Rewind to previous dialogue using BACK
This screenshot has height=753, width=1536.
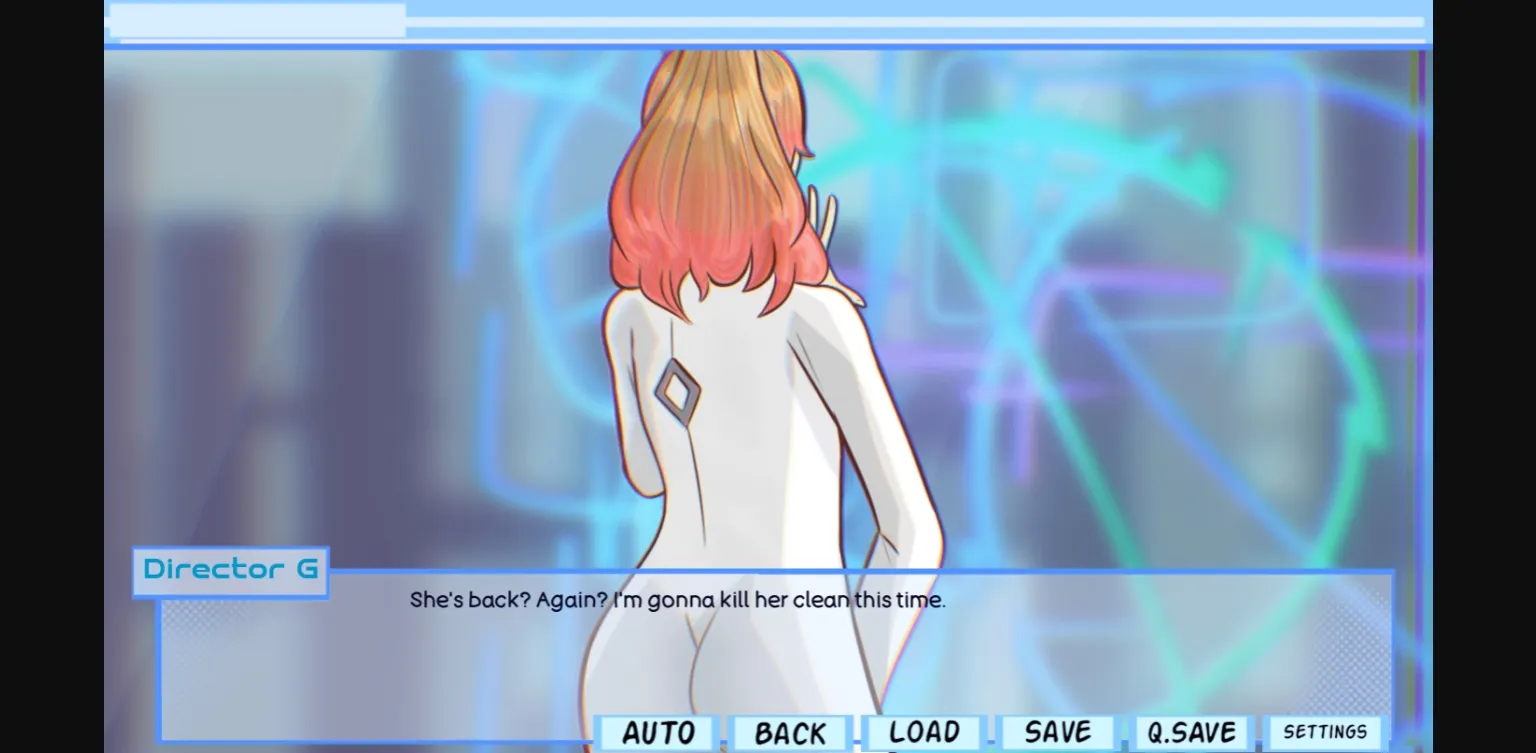[x=790, y=731]
